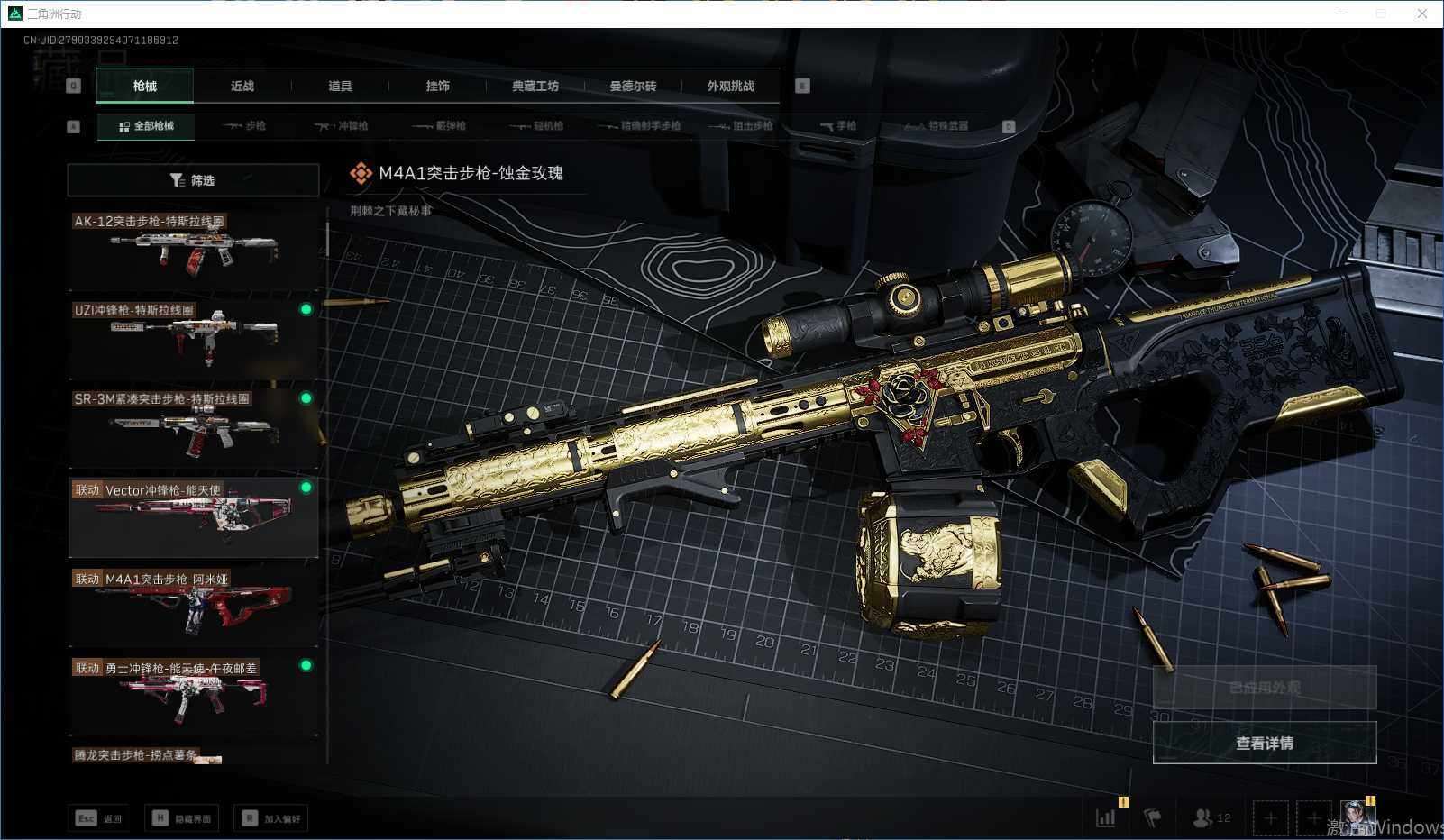Open the 外观挑战 tab
Screen dimensions: 1444x840
pyautogui.click(x=730, y=86)
